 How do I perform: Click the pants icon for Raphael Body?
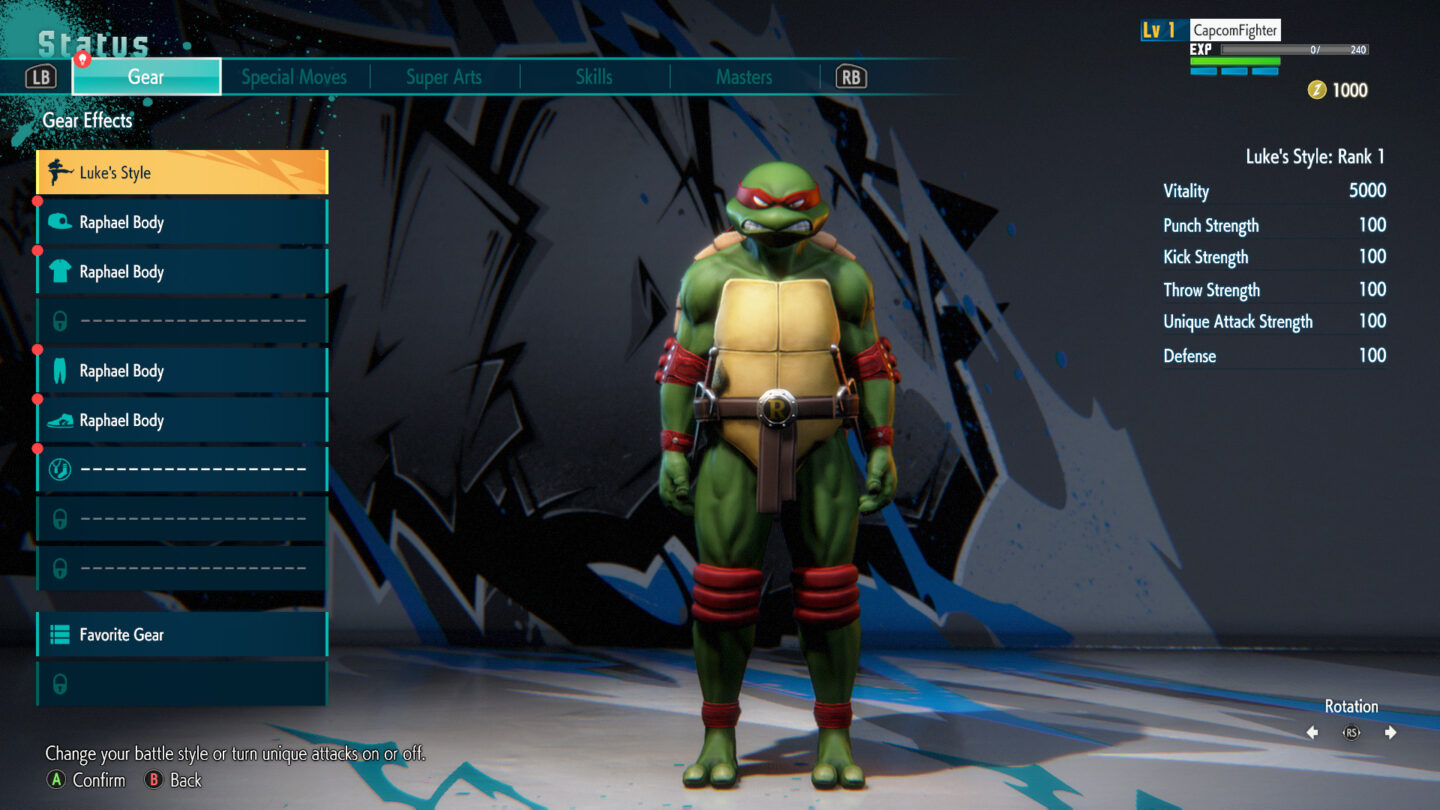60,370
